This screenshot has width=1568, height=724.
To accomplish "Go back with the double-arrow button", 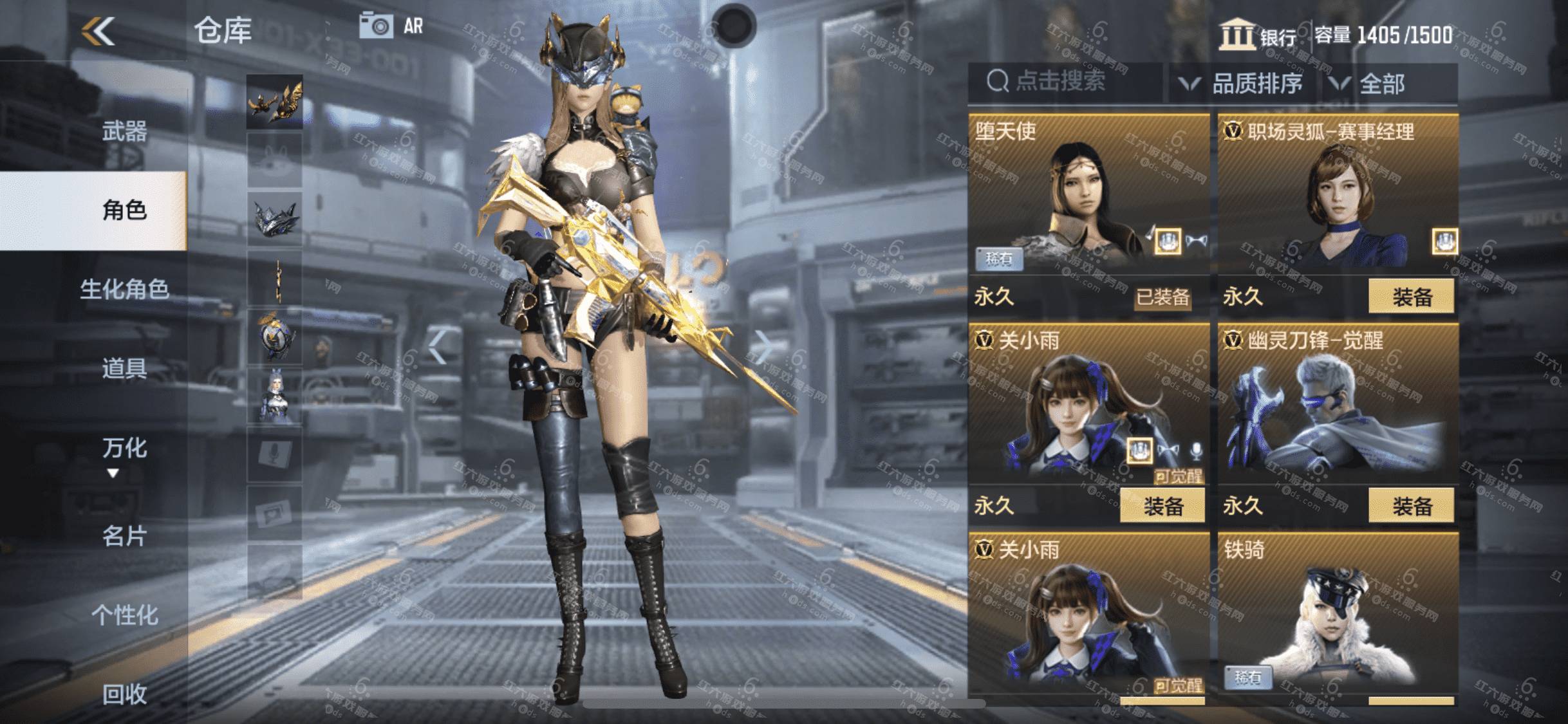I will 98,31.
